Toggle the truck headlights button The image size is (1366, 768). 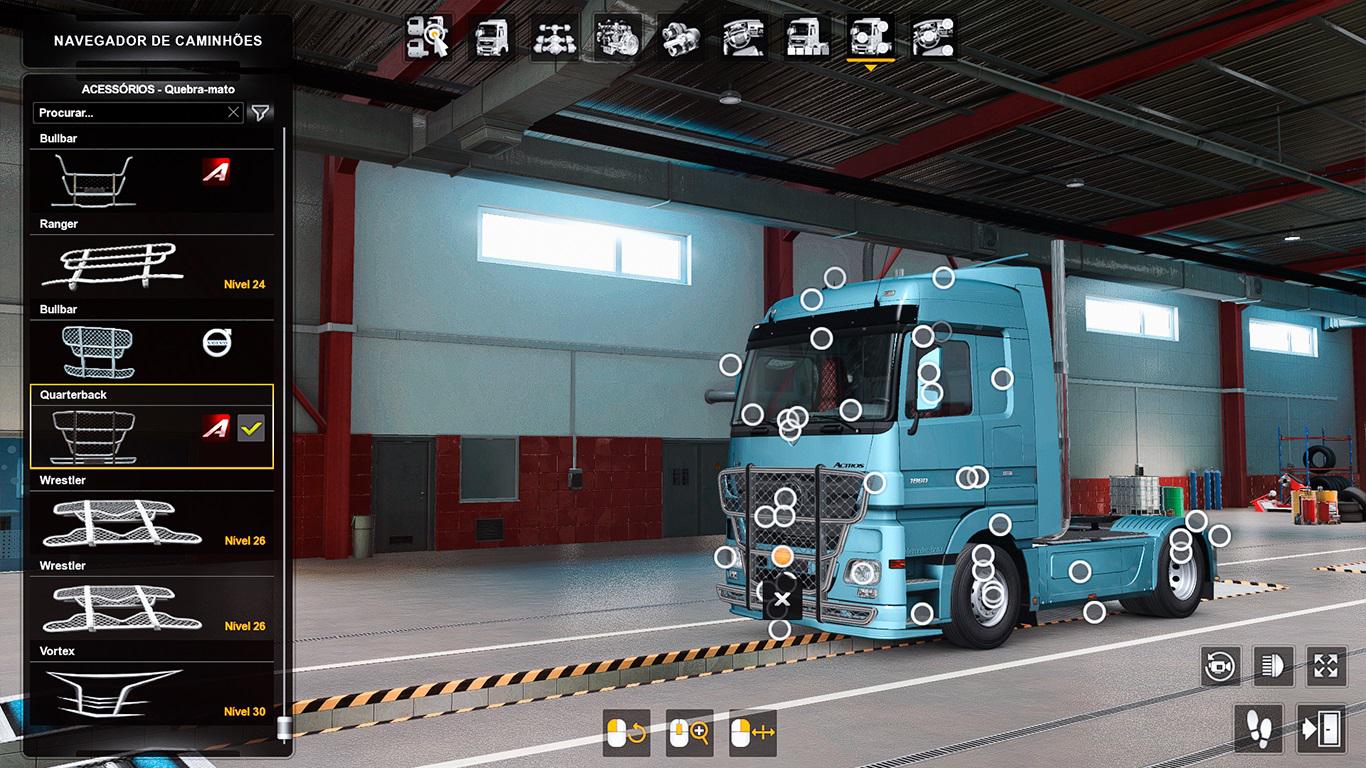coord(1273,666)
